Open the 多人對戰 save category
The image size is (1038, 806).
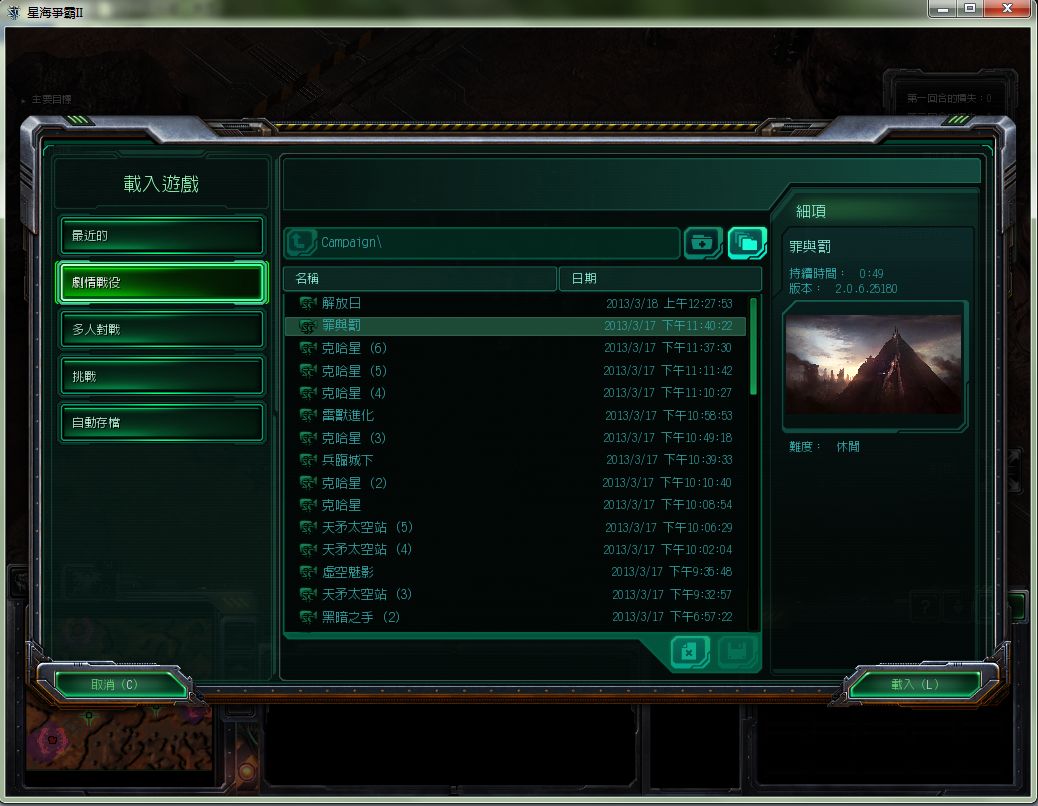[x=162, y=329]
